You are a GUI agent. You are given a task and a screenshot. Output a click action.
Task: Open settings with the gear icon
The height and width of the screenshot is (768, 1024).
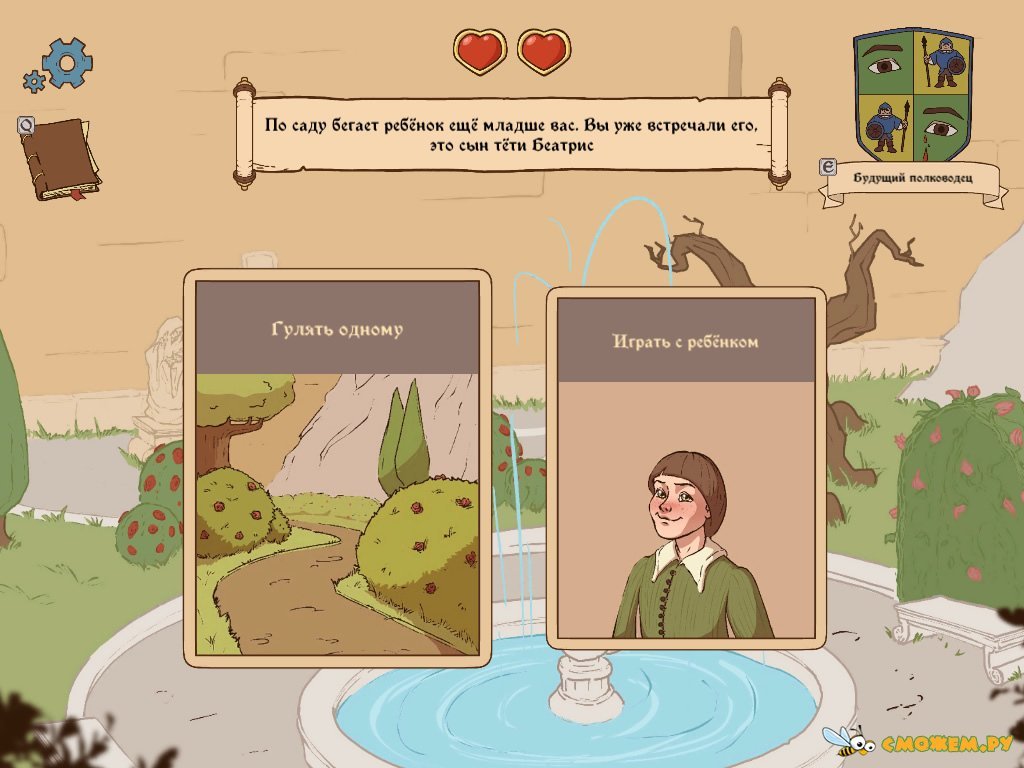(64, 64)
